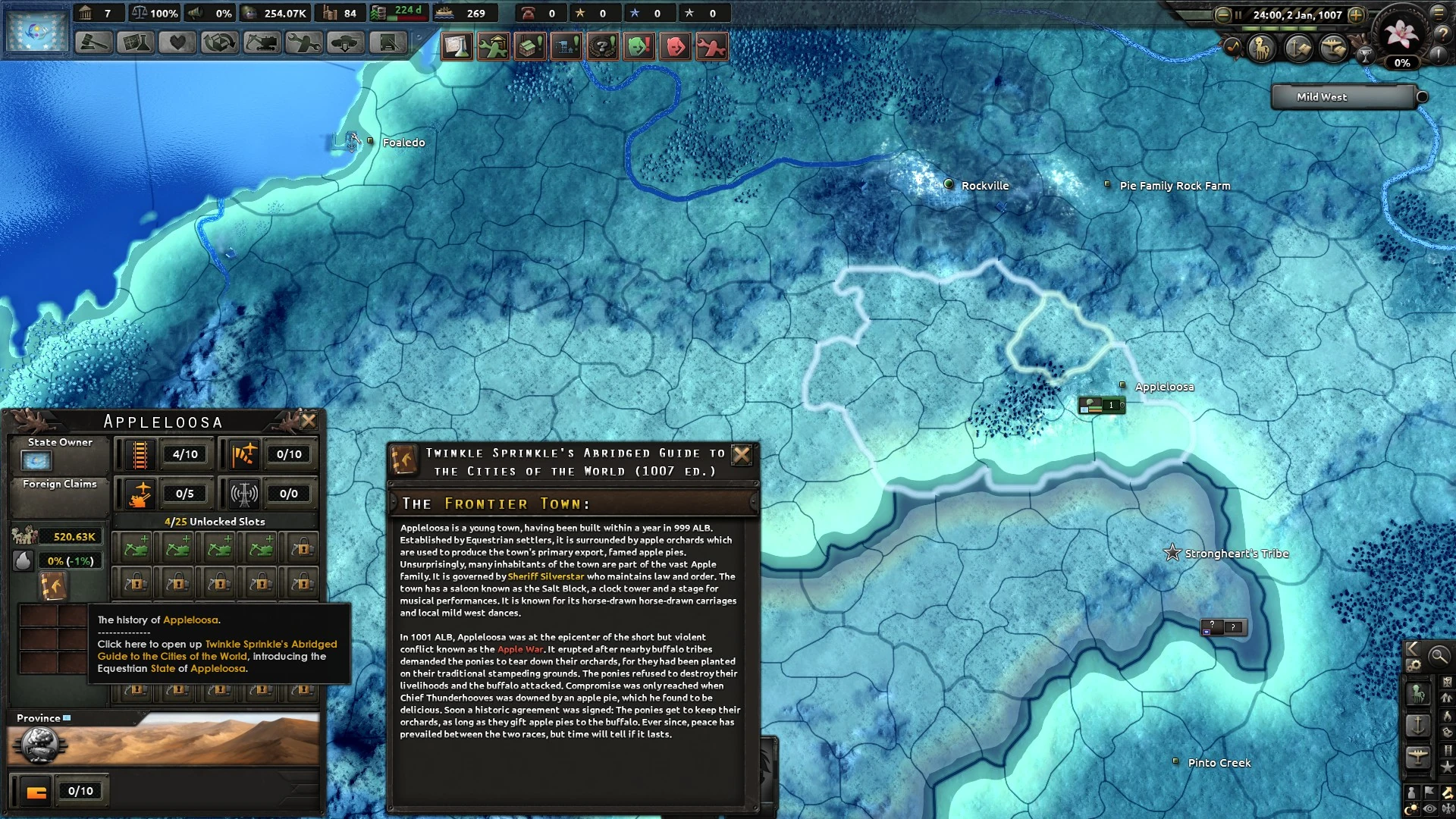Viewport: 1456px width, 819px height.
Task: Open the Logistics view with the supply tank icon
Action: coord(344,43)
